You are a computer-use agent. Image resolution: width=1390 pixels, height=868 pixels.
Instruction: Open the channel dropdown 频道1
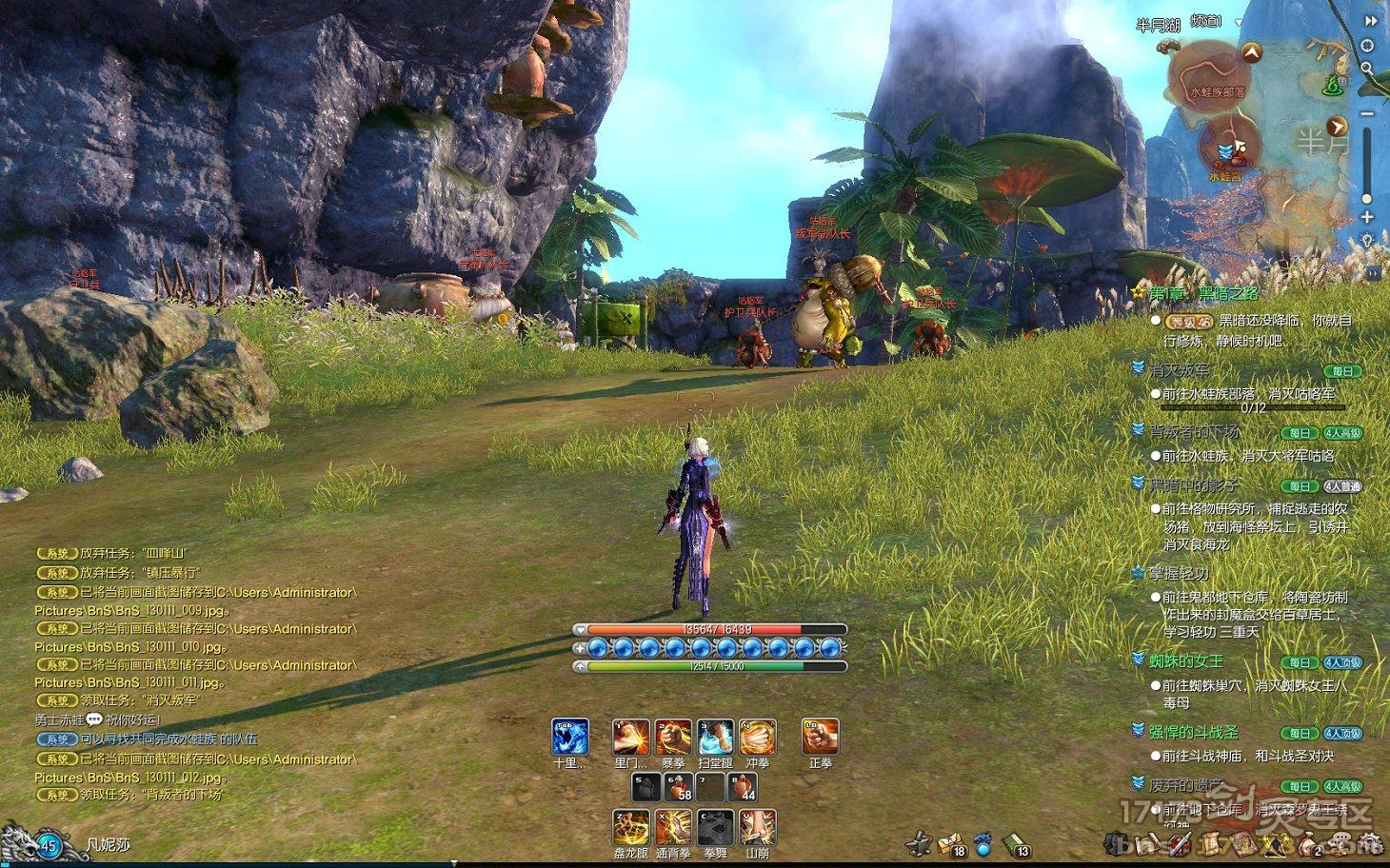click(x=1239, y=22)
